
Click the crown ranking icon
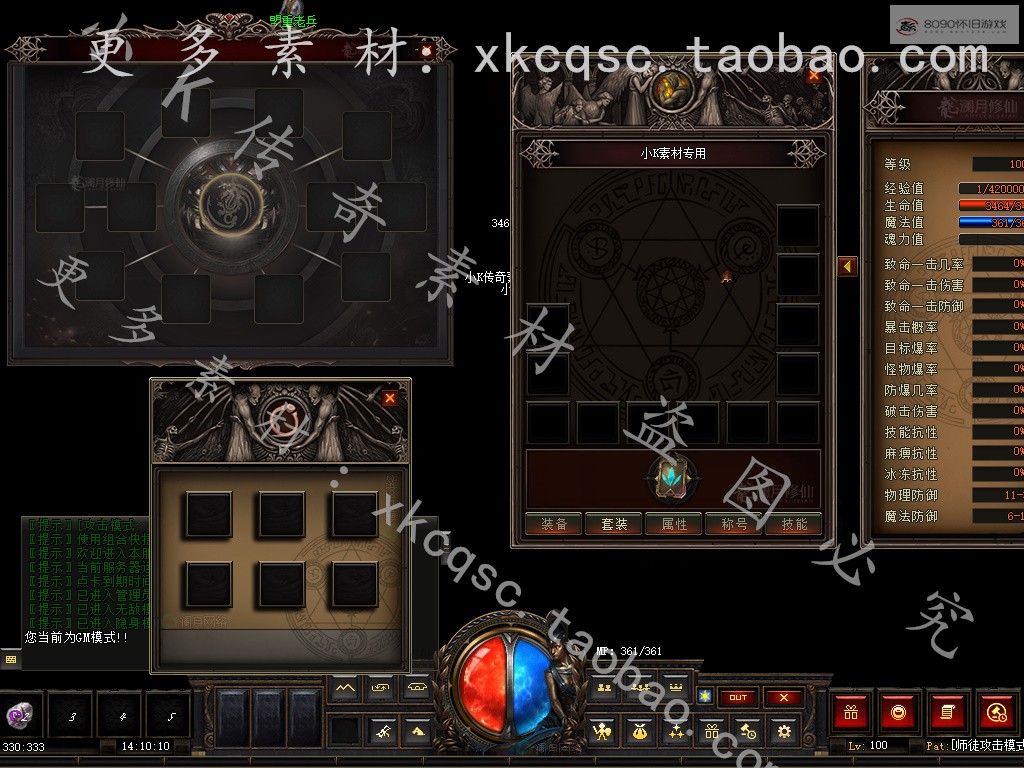(x=675, y=688)
